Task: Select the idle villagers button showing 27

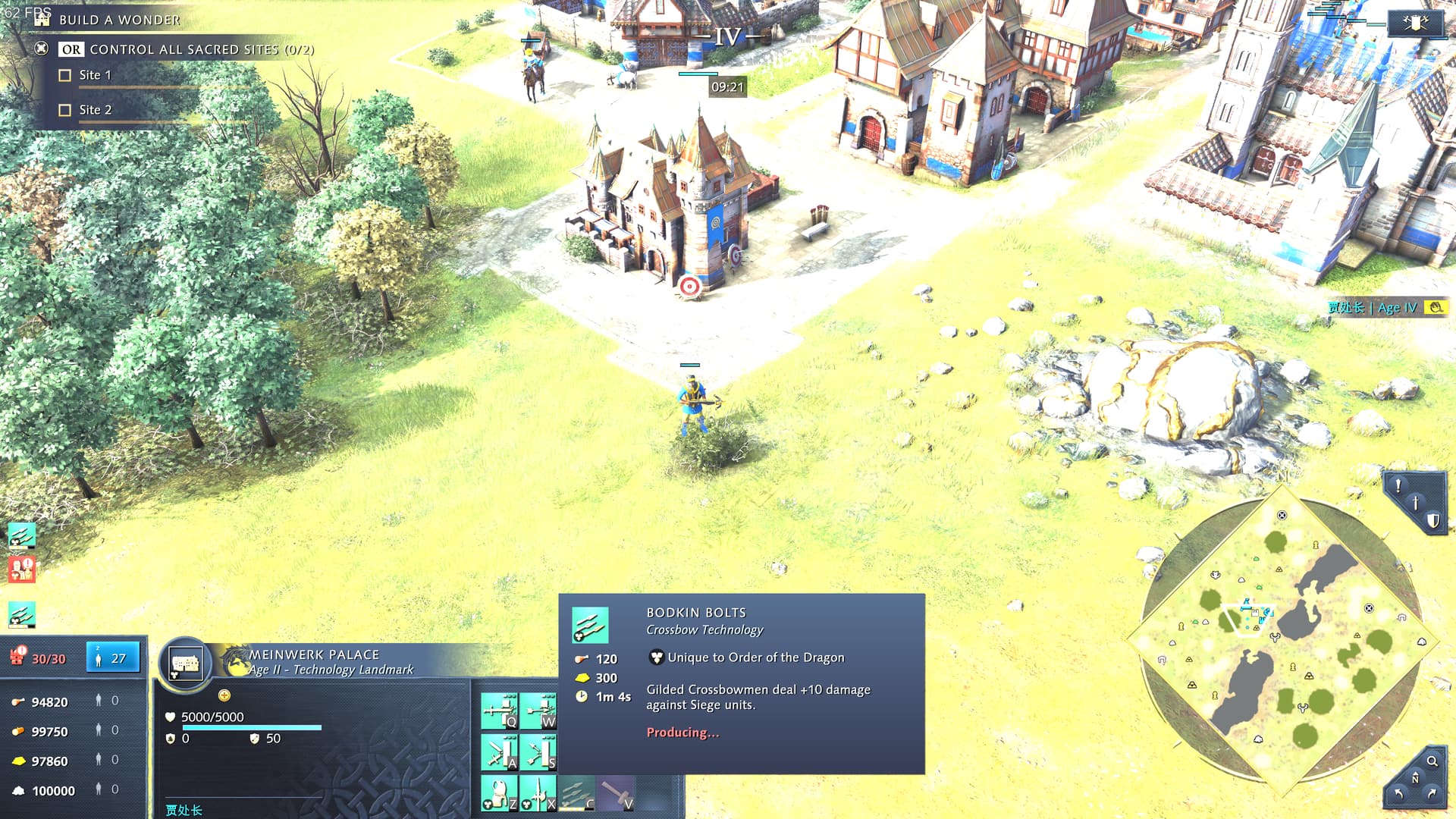Action: click(112, 658)
